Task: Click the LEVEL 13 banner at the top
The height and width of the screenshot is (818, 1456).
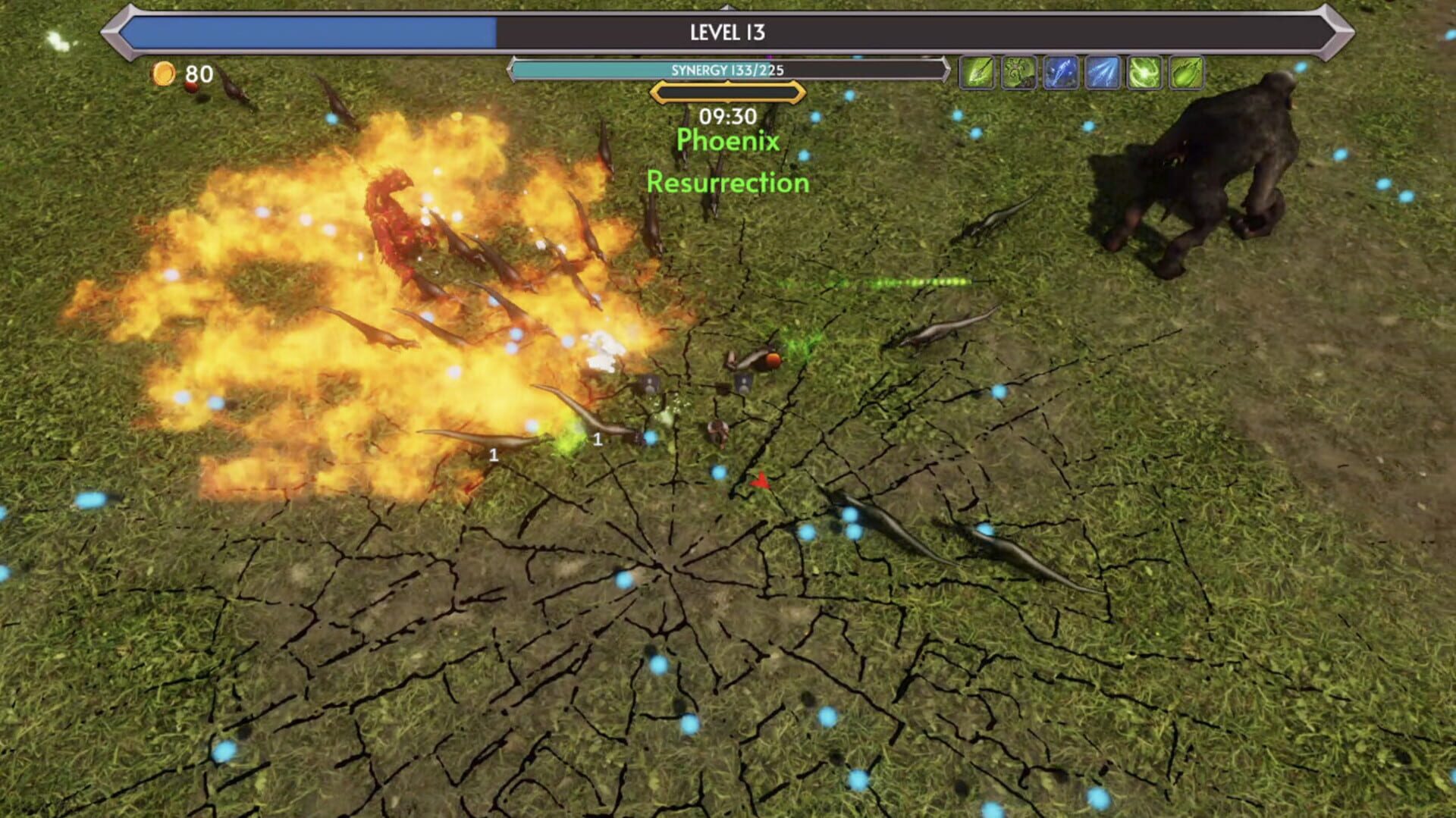Action: point(726,32)
